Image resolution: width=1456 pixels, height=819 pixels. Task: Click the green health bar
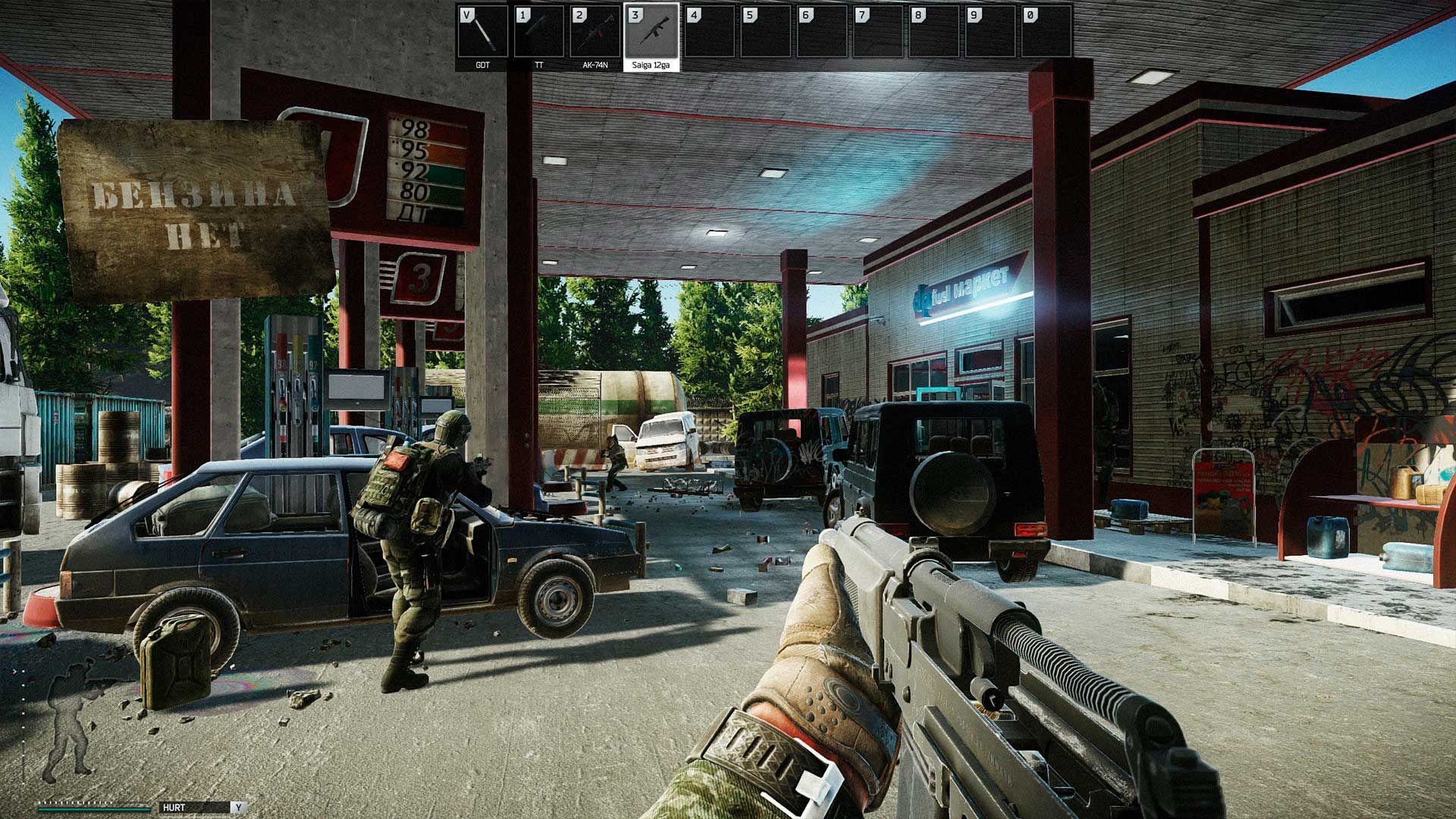pos(95,809)
